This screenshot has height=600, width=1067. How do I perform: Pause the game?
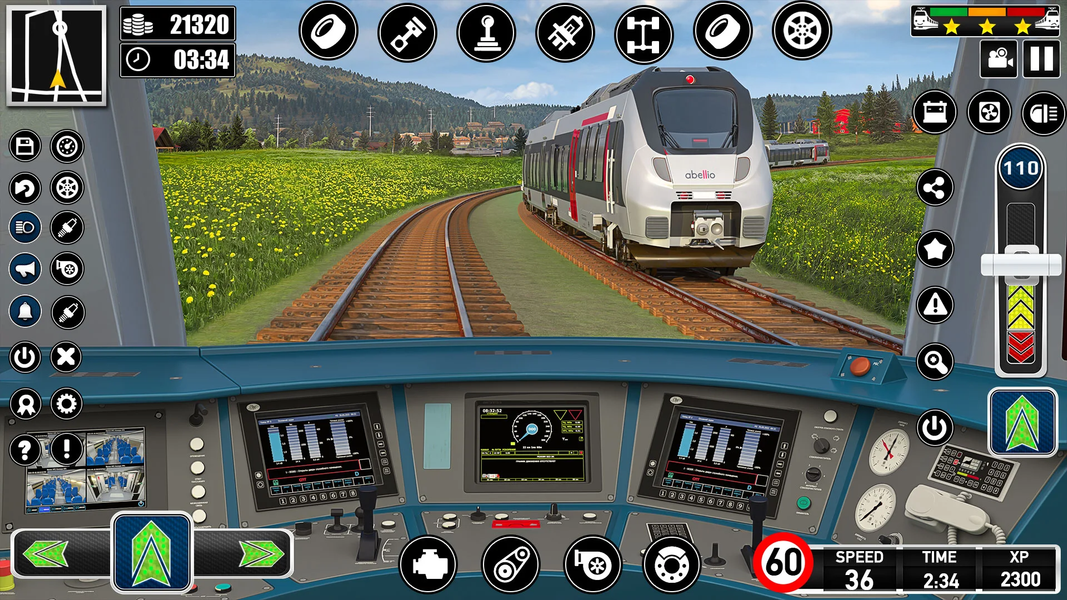pyautogui.click(x=1041, y=58)
